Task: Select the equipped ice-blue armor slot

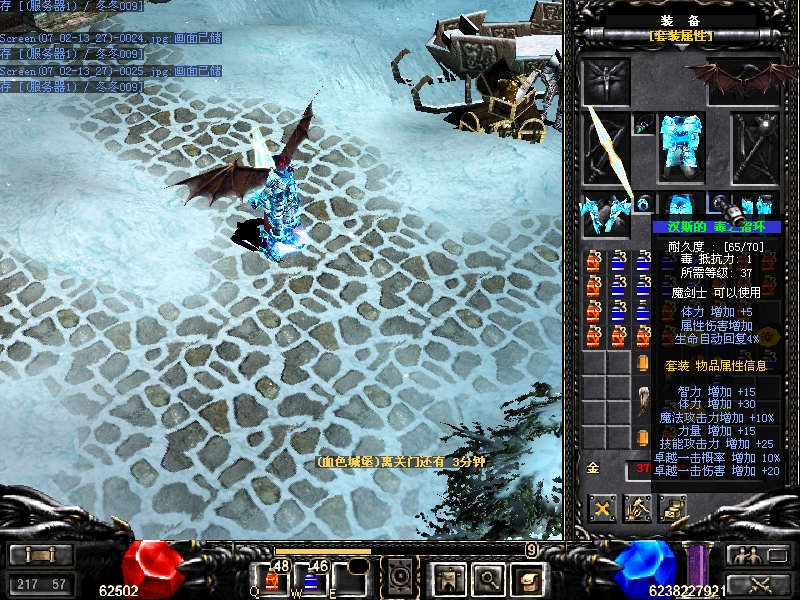Action: [x=681, y=148]
